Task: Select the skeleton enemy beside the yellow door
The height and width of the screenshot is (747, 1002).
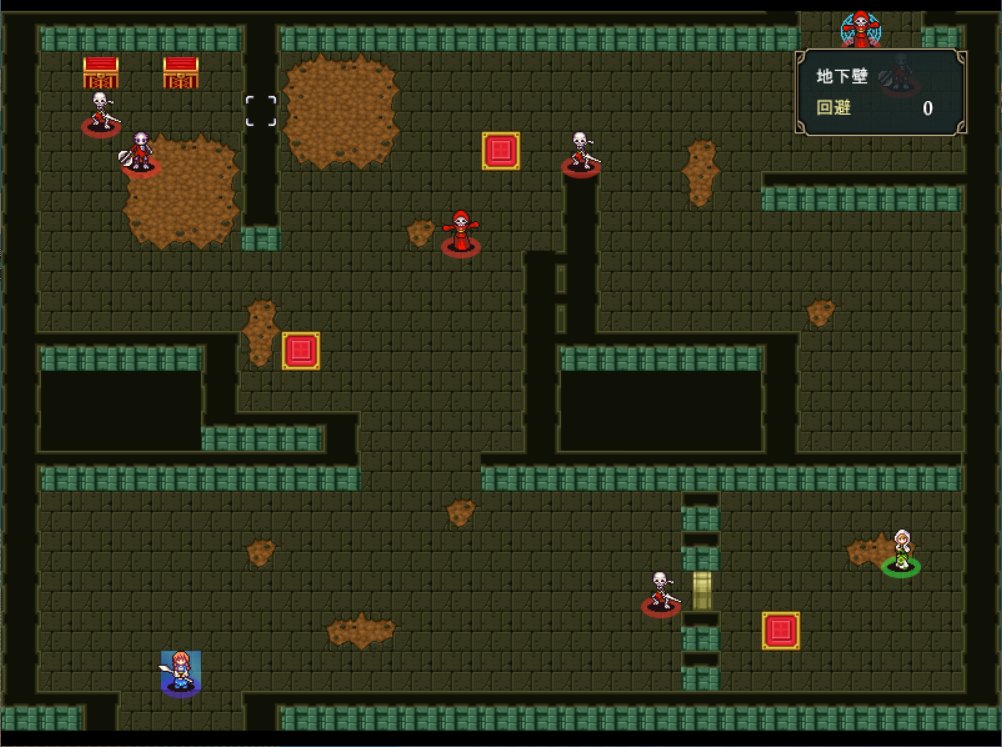Action: point(660,591)
